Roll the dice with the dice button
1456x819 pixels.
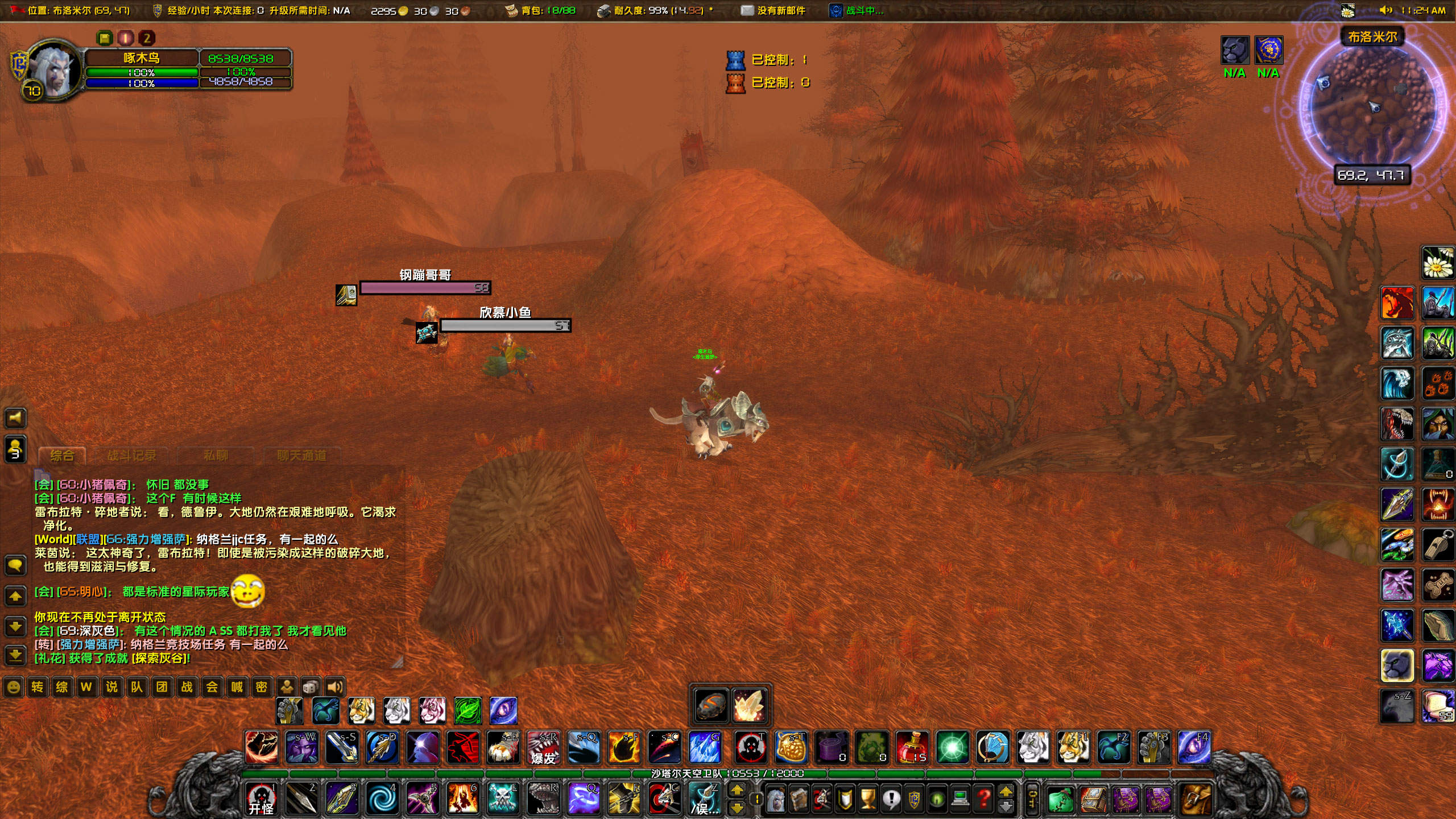click(x=309, y=686)
